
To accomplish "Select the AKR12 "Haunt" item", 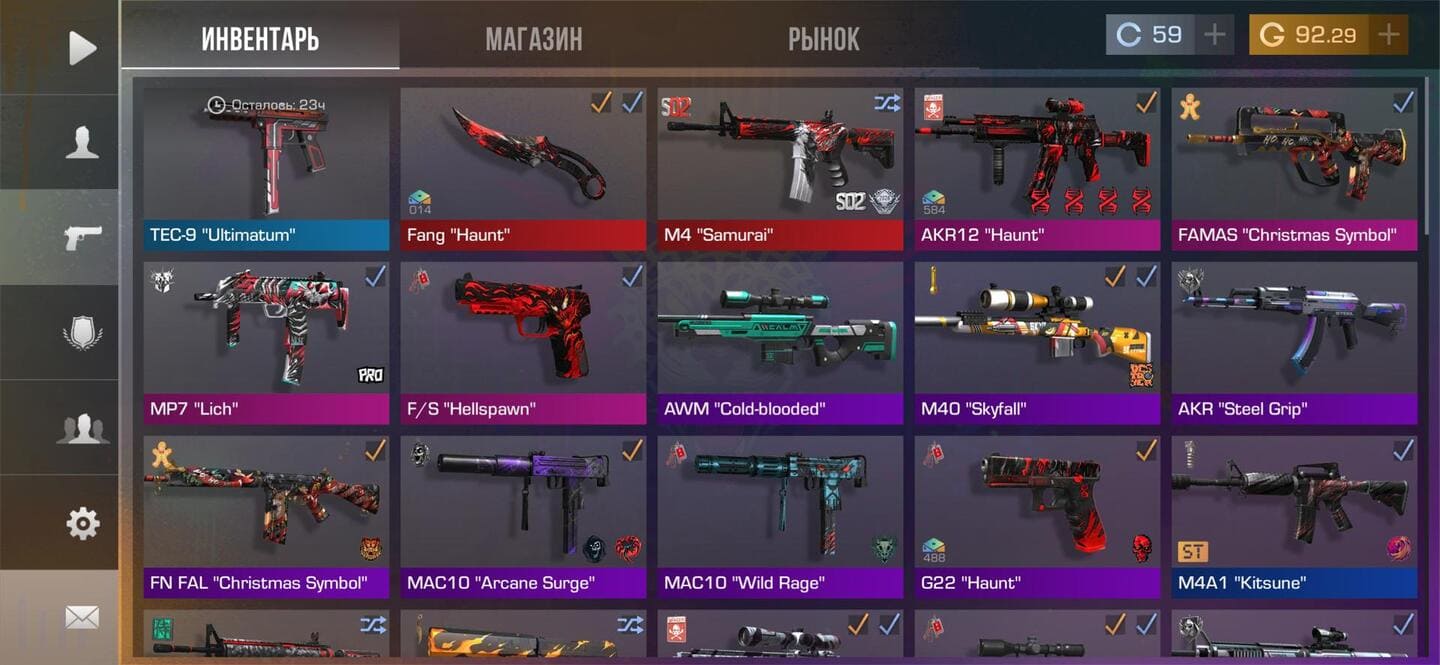I will (x=1037, y=168).
